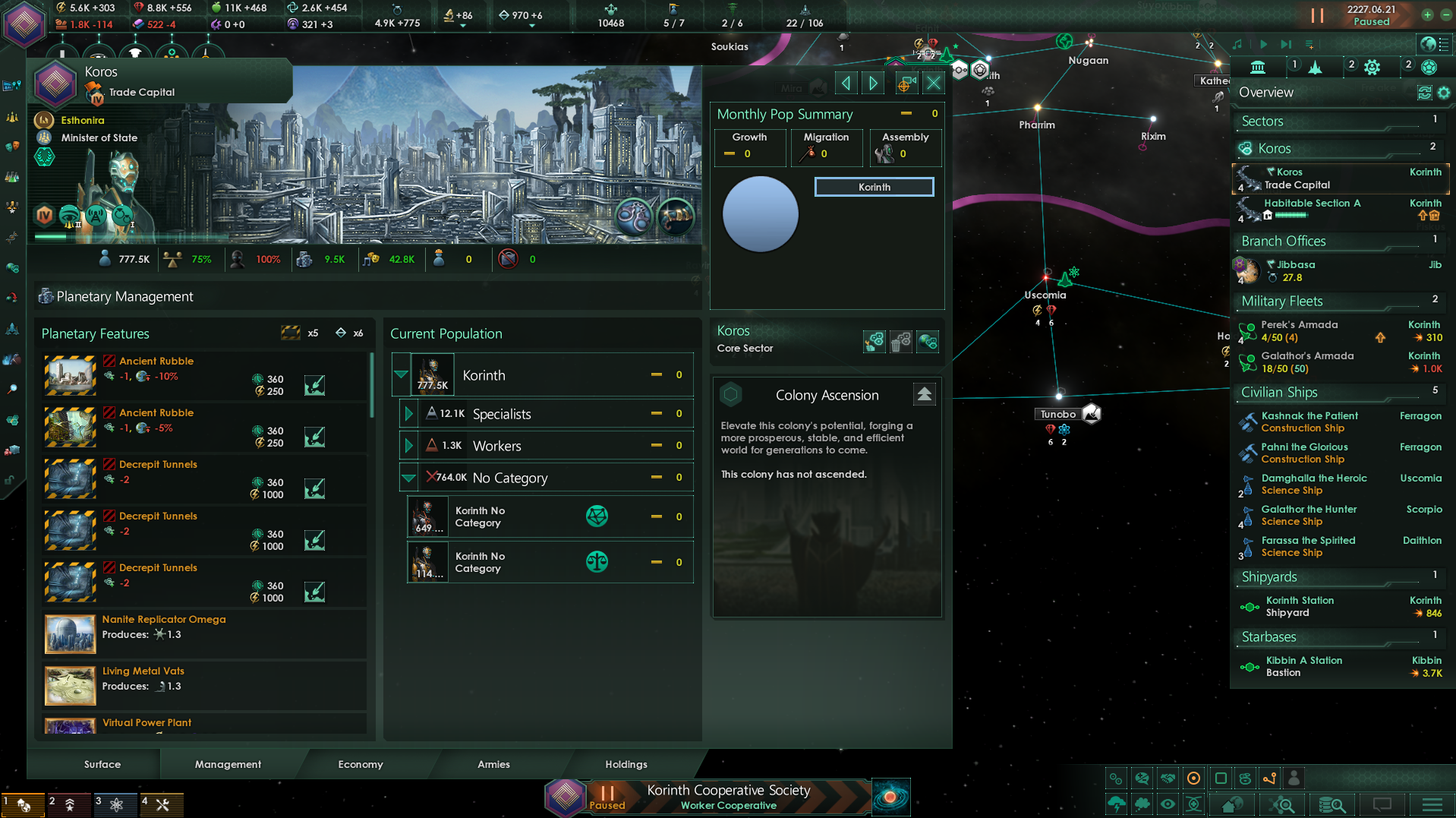Expand the Specialists population row
Viewport: 1456px width, 818px height.
(x=408, y=414)
